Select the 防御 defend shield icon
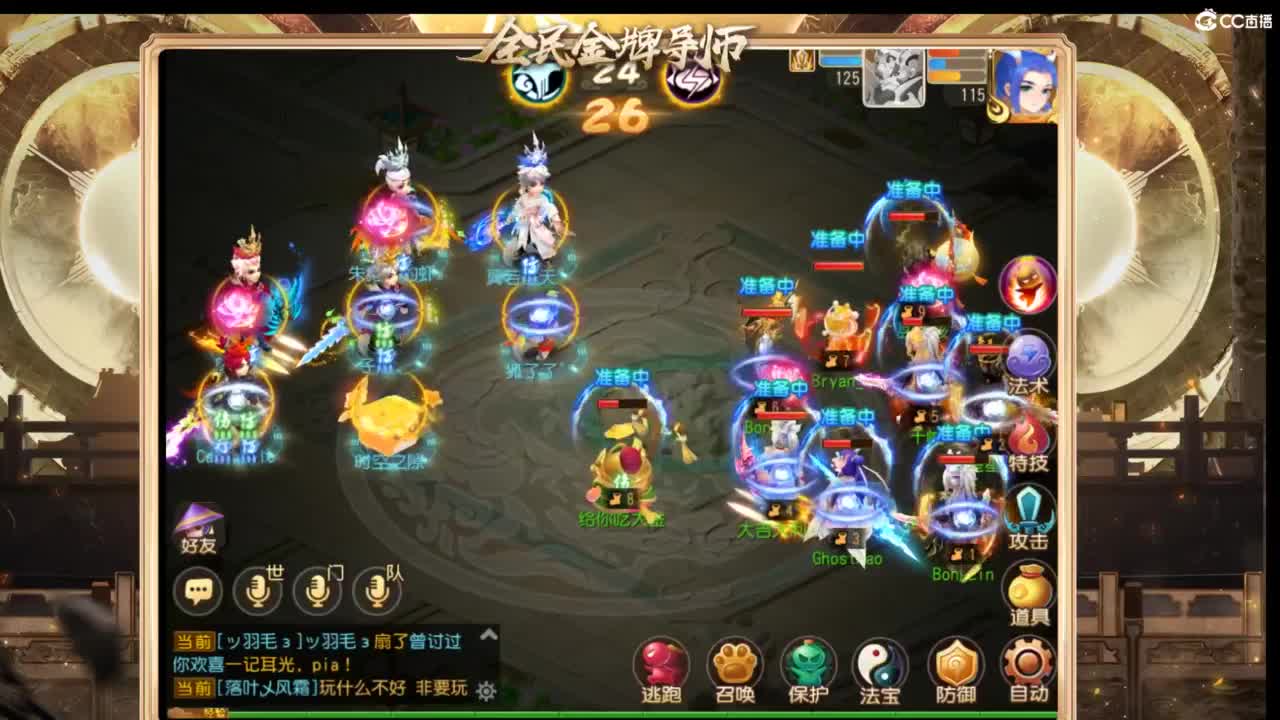 (955, 660)
